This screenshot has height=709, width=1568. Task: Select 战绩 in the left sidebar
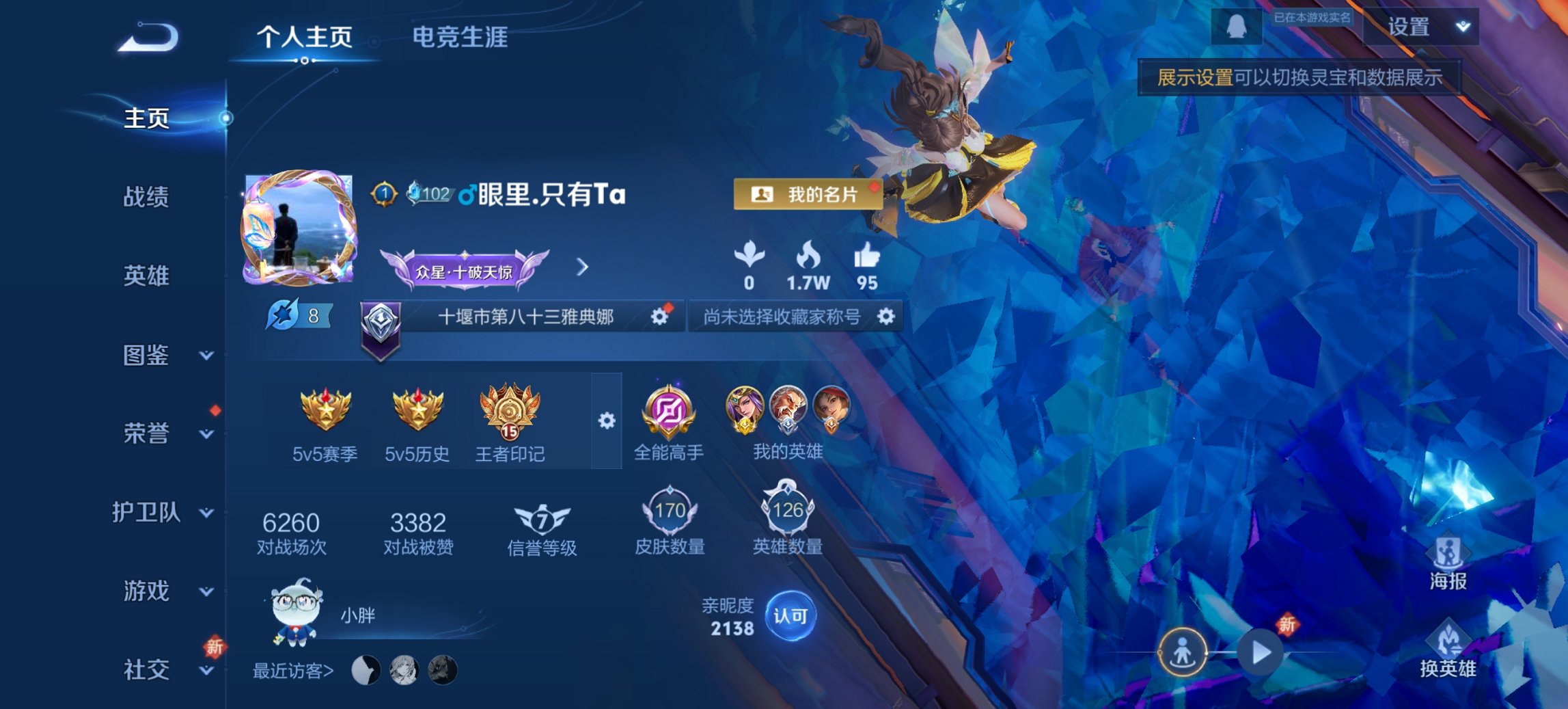147,198
